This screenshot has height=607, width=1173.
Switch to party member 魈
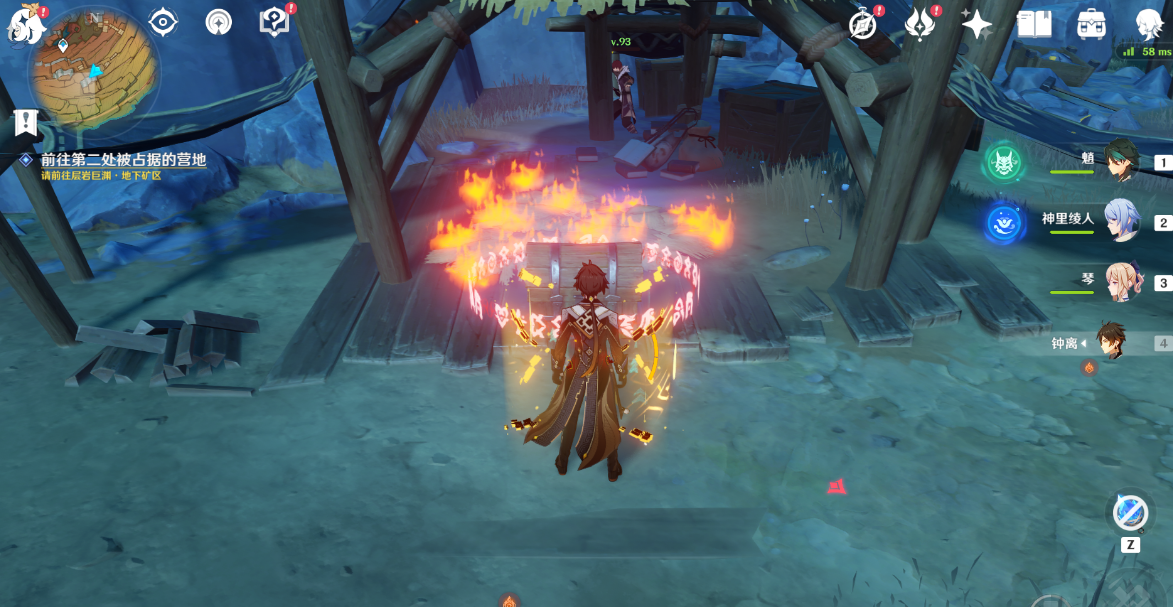(1123, 160)
